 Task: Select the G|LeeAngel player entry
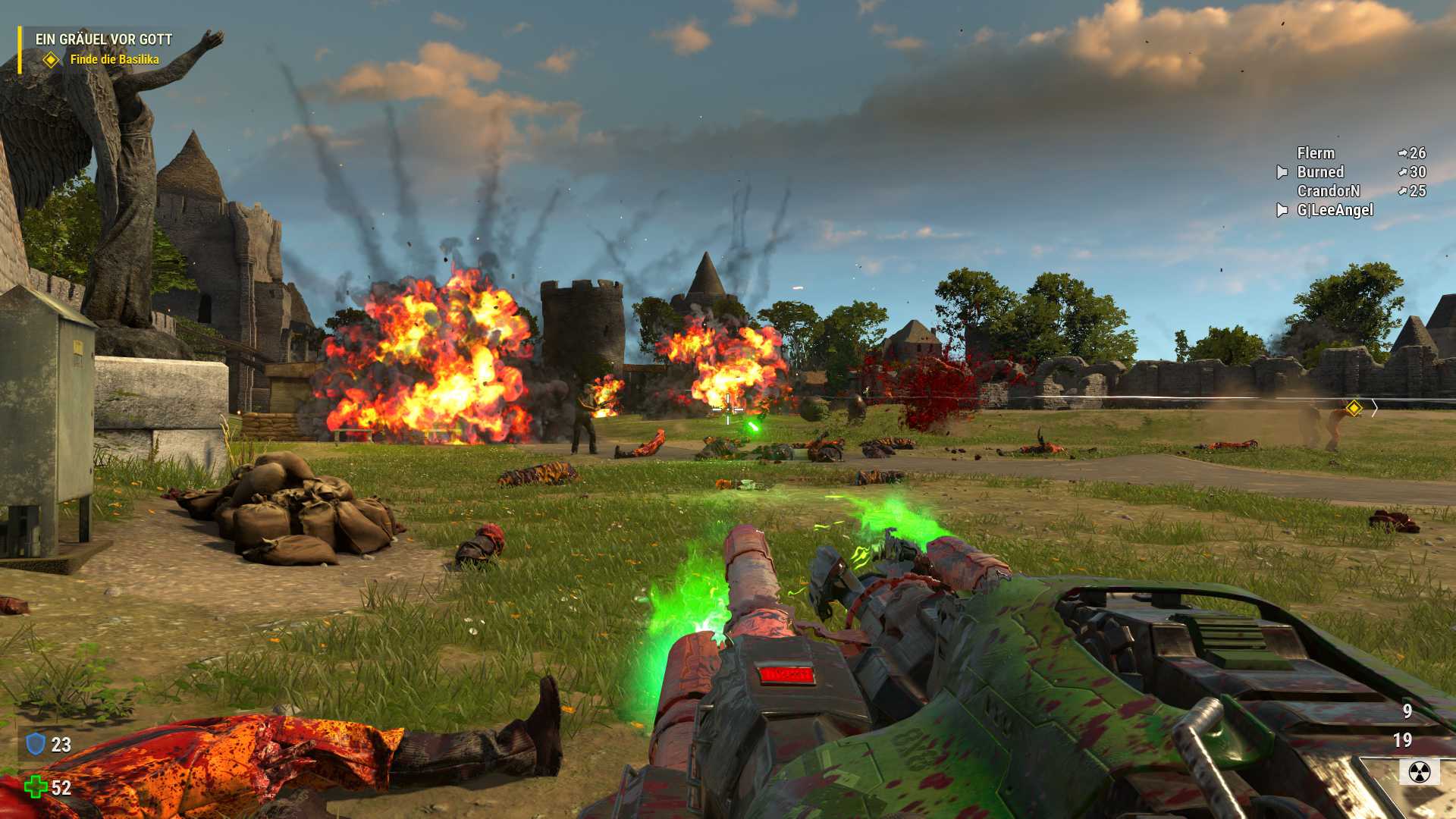point(1335,210)
